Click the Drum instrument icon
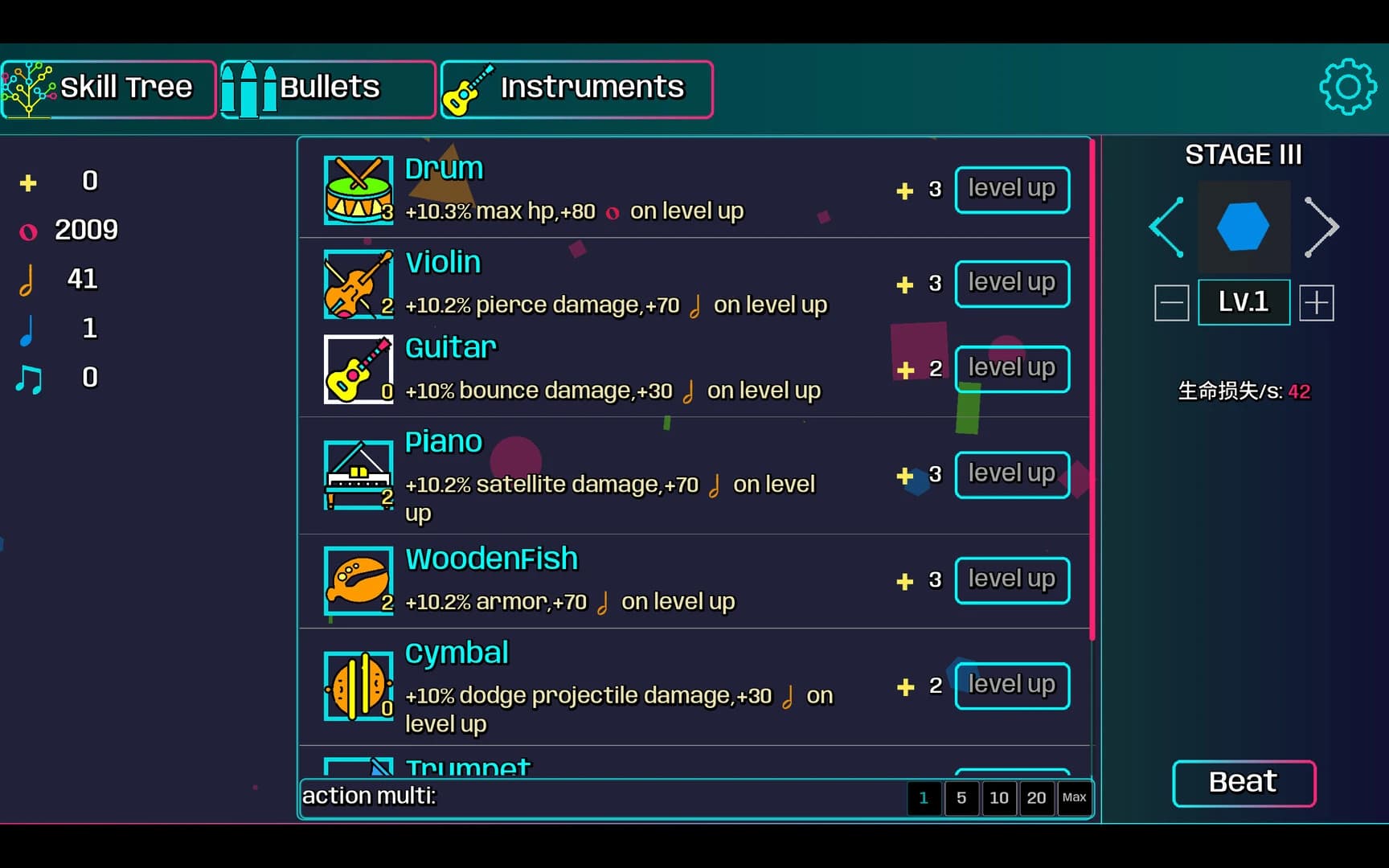The width and height of the screenshot is (1389, 868). click(x=358, y=191)
